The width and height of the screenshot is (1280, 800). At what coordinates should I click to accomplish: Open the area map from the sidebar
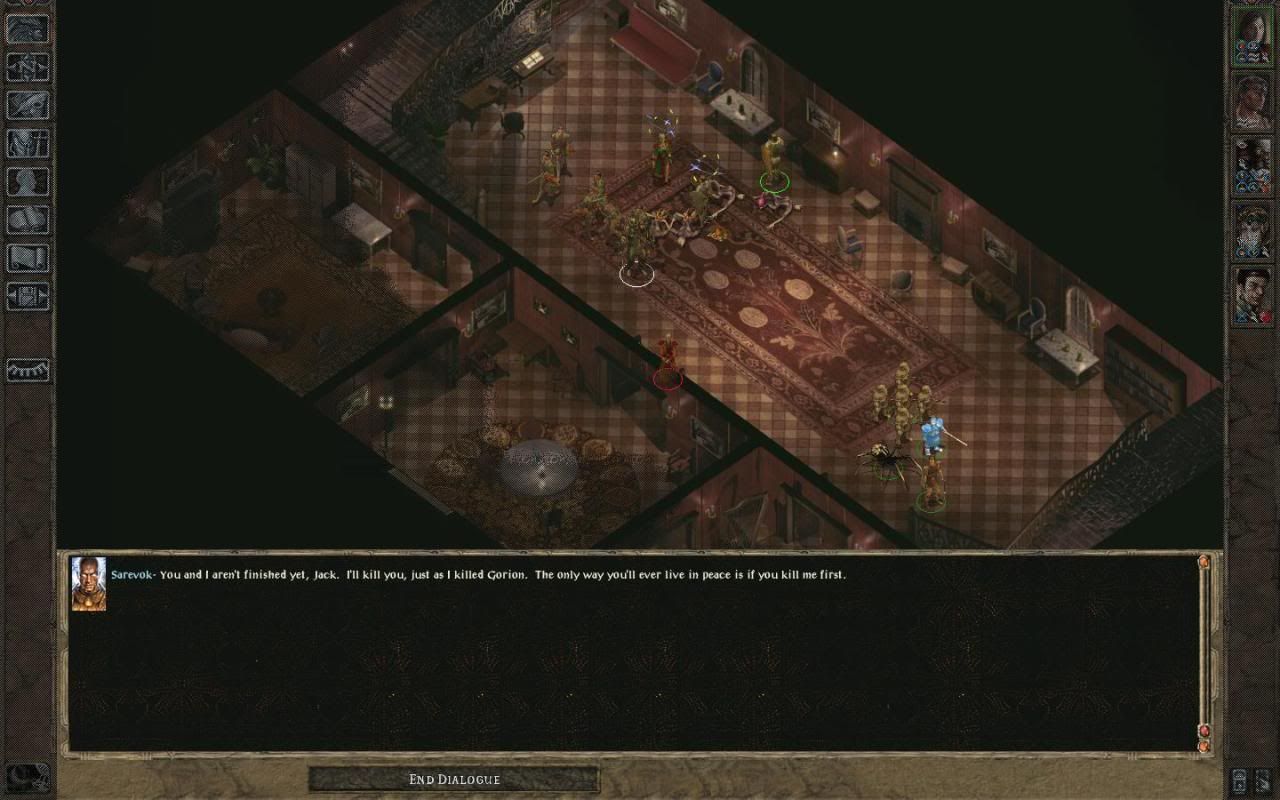tap(27, 67)
